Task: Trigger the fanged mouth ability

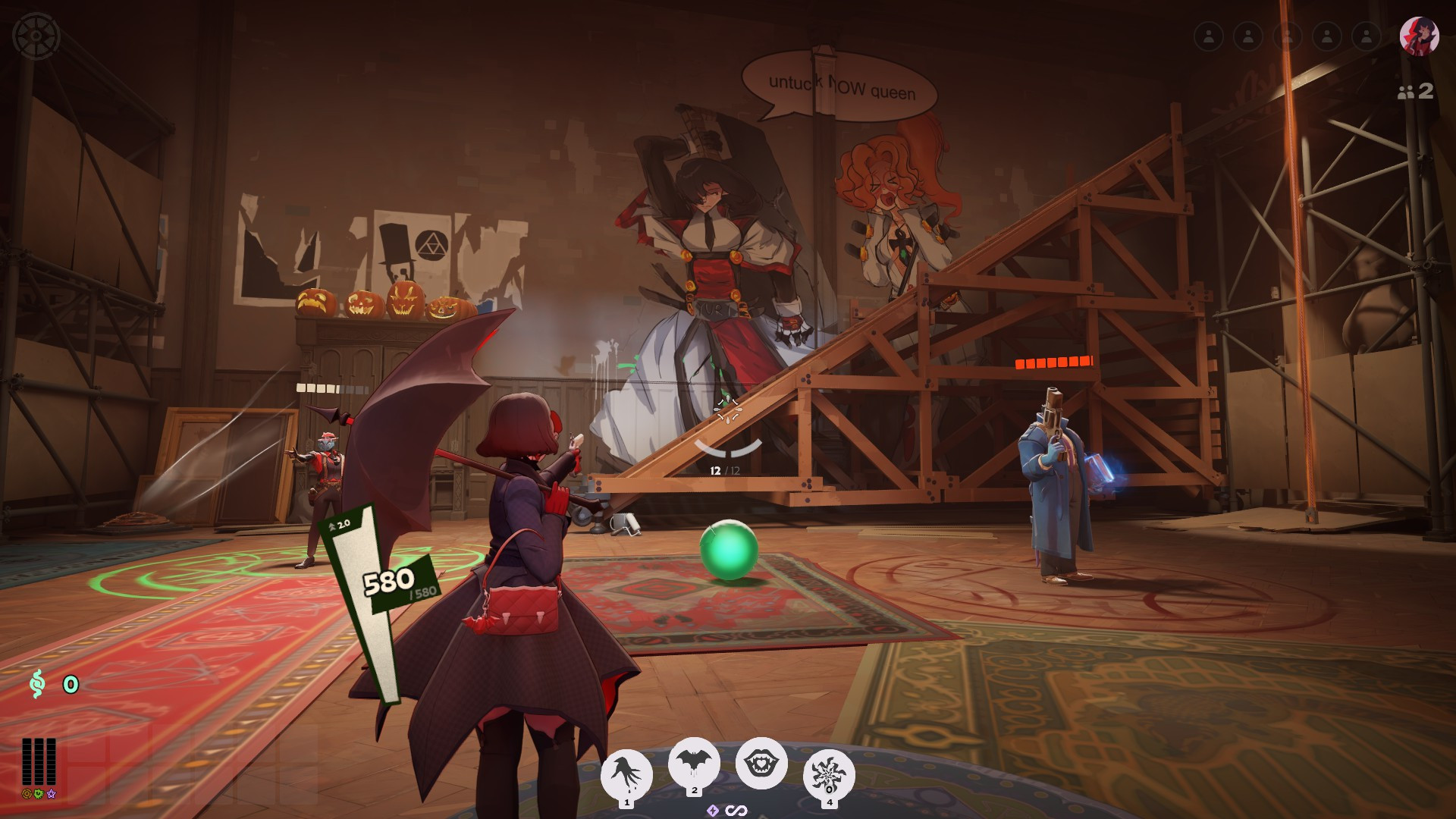Action: (x=761, y=762)
